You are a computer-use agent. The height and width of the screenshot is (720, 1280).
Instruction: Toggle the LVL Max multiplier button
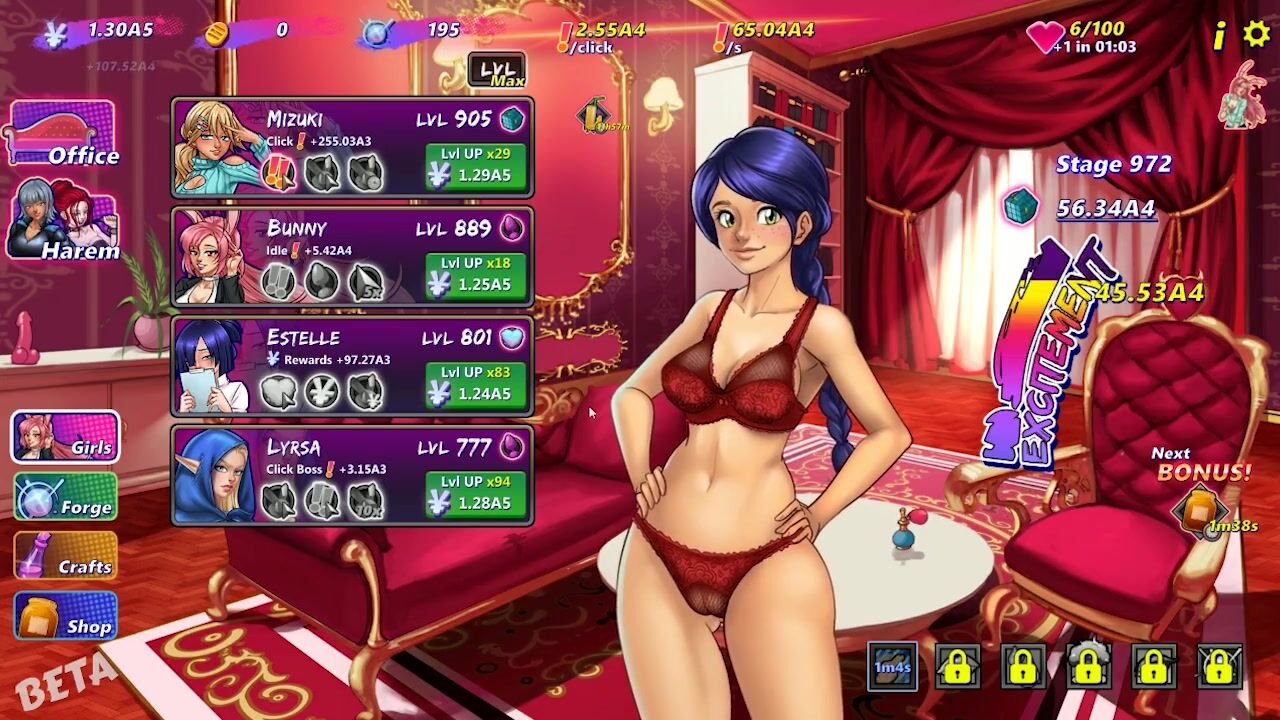click(497, 71)
